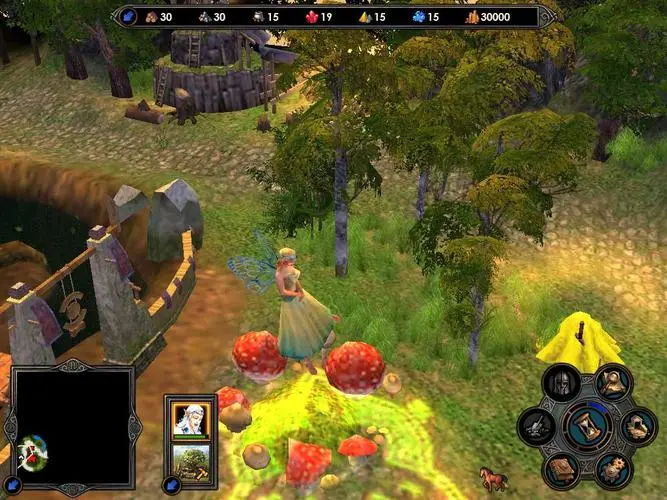The height and width of the screenshot is (500, 667).
Task: Open the spellbook
Action: click(x=561, y=469)
